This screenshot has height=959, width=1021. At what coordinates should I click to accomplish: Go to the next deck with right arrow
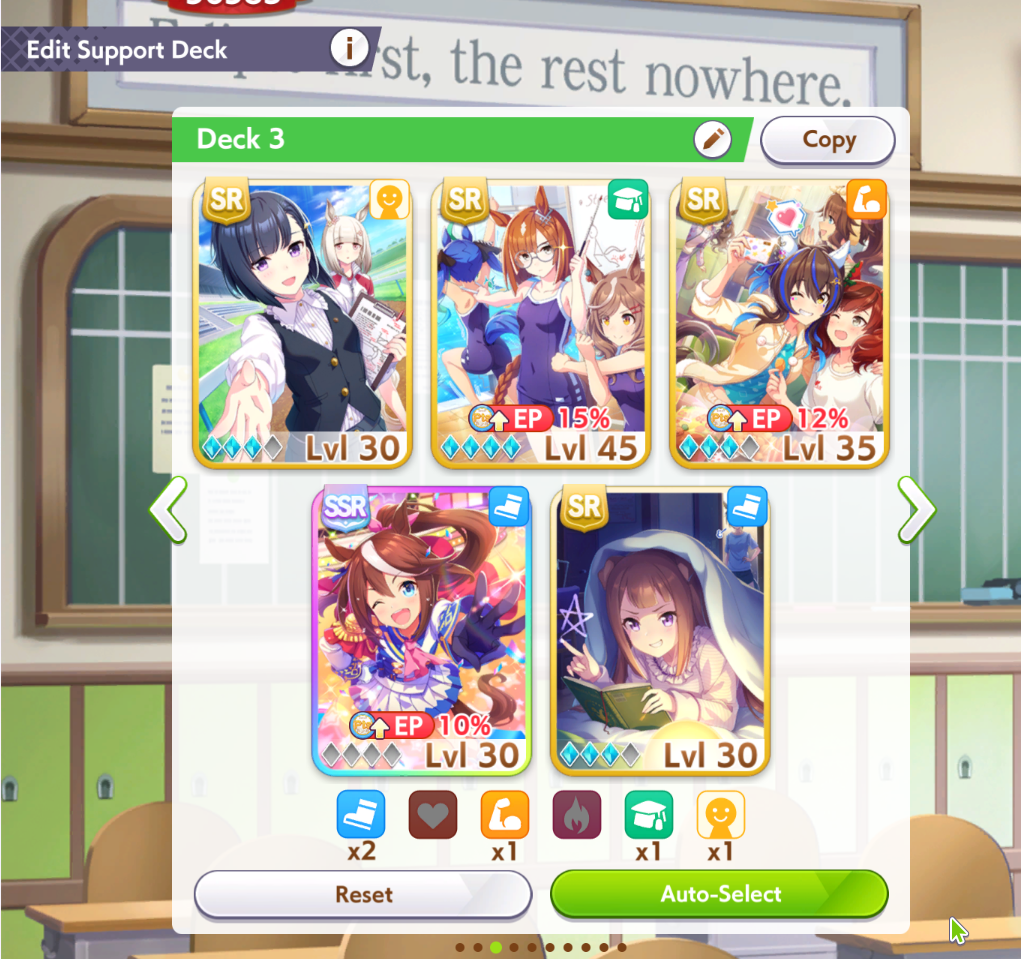[x=915, y=510]
